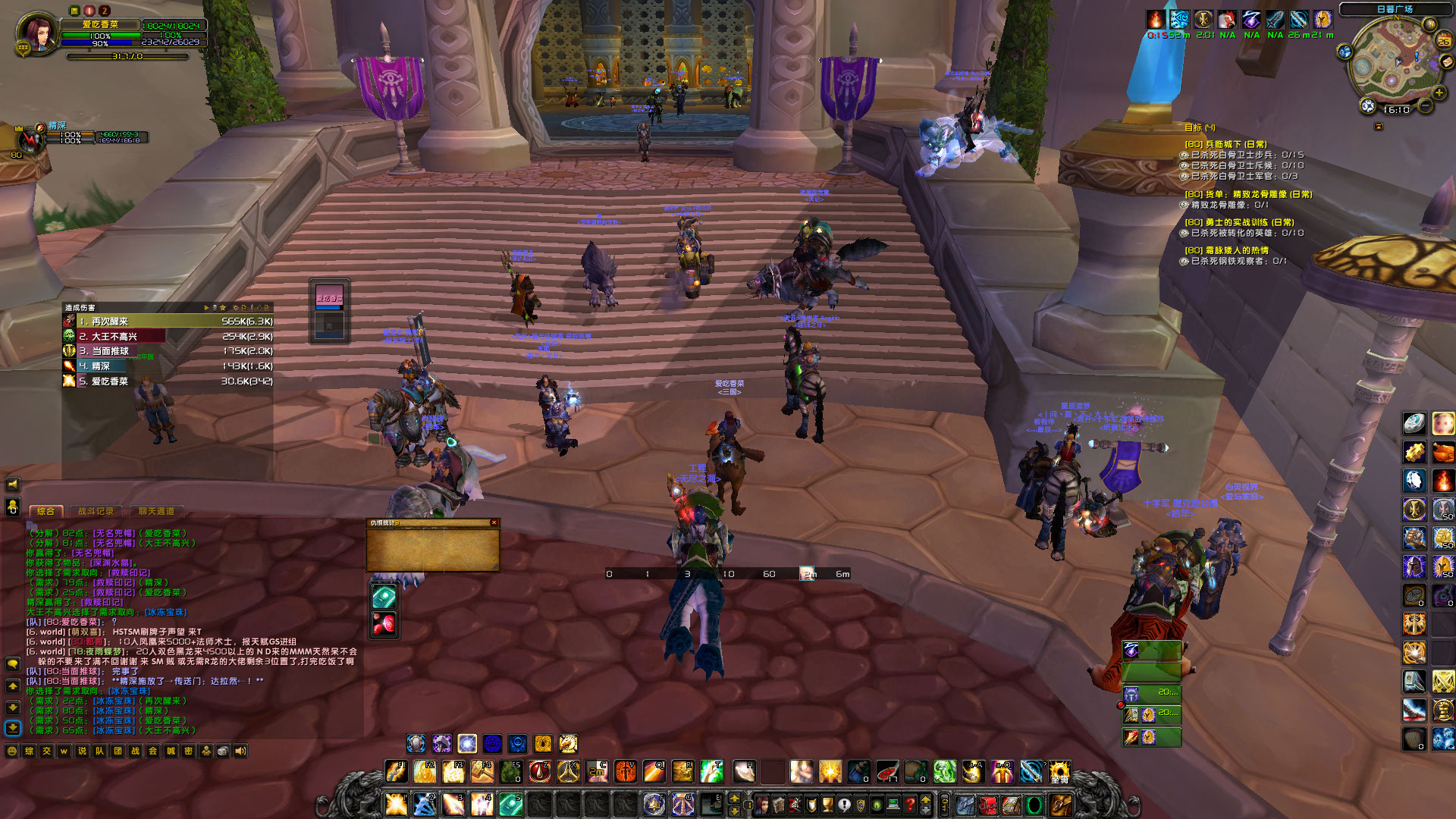Image resolution: width=1456 pixels, height=819 pixels.
Task: Close the small parchment window
Action: pyautogui.click(x=494, y=522)
